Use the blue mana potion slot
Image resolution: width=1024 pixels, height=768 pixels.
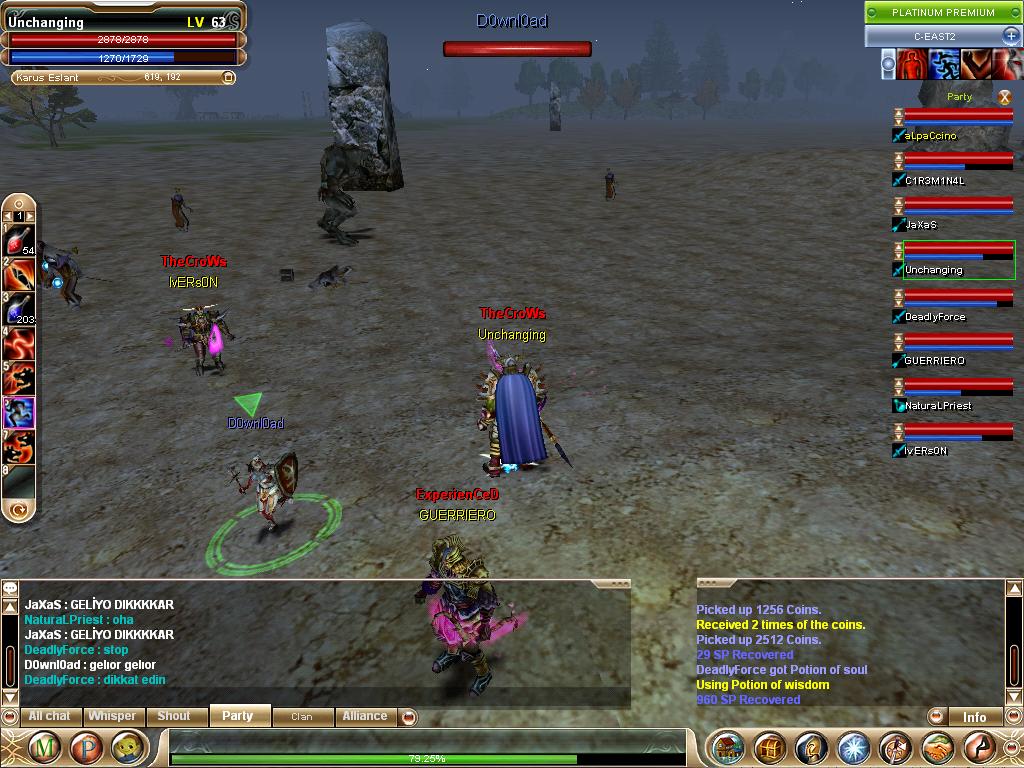pyautogui.click(x=19, y=308)
